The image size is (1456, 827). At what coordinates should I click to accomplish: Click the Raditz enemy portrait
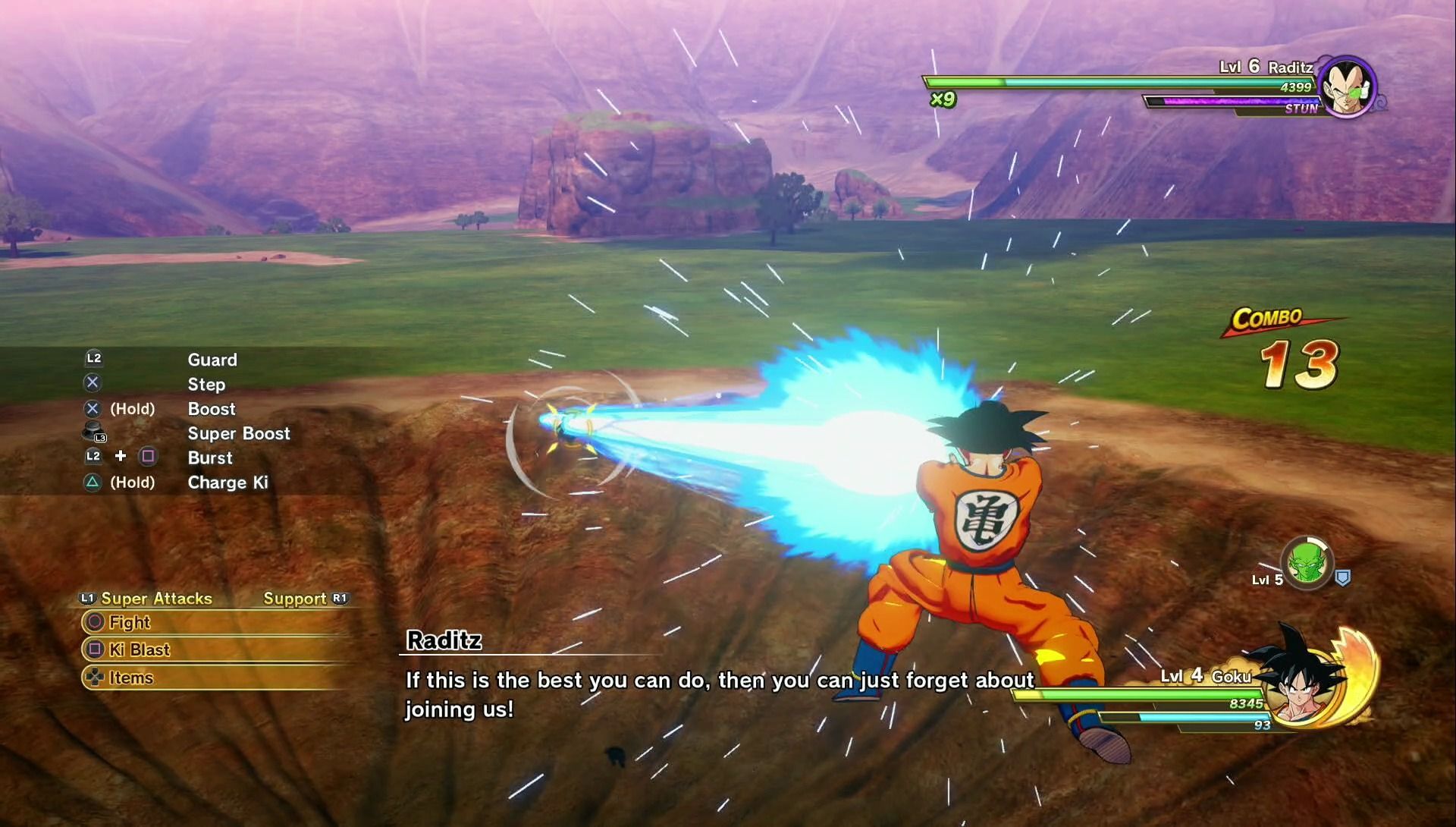click(x=1348, y=87)
